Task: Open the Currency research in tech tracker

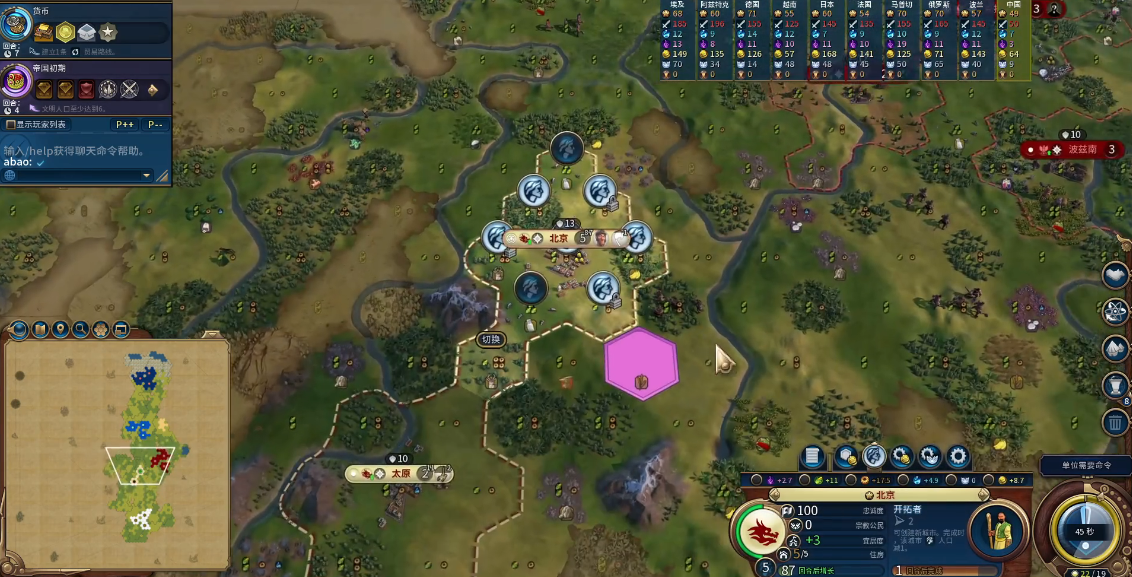Action: coord(17,24)
